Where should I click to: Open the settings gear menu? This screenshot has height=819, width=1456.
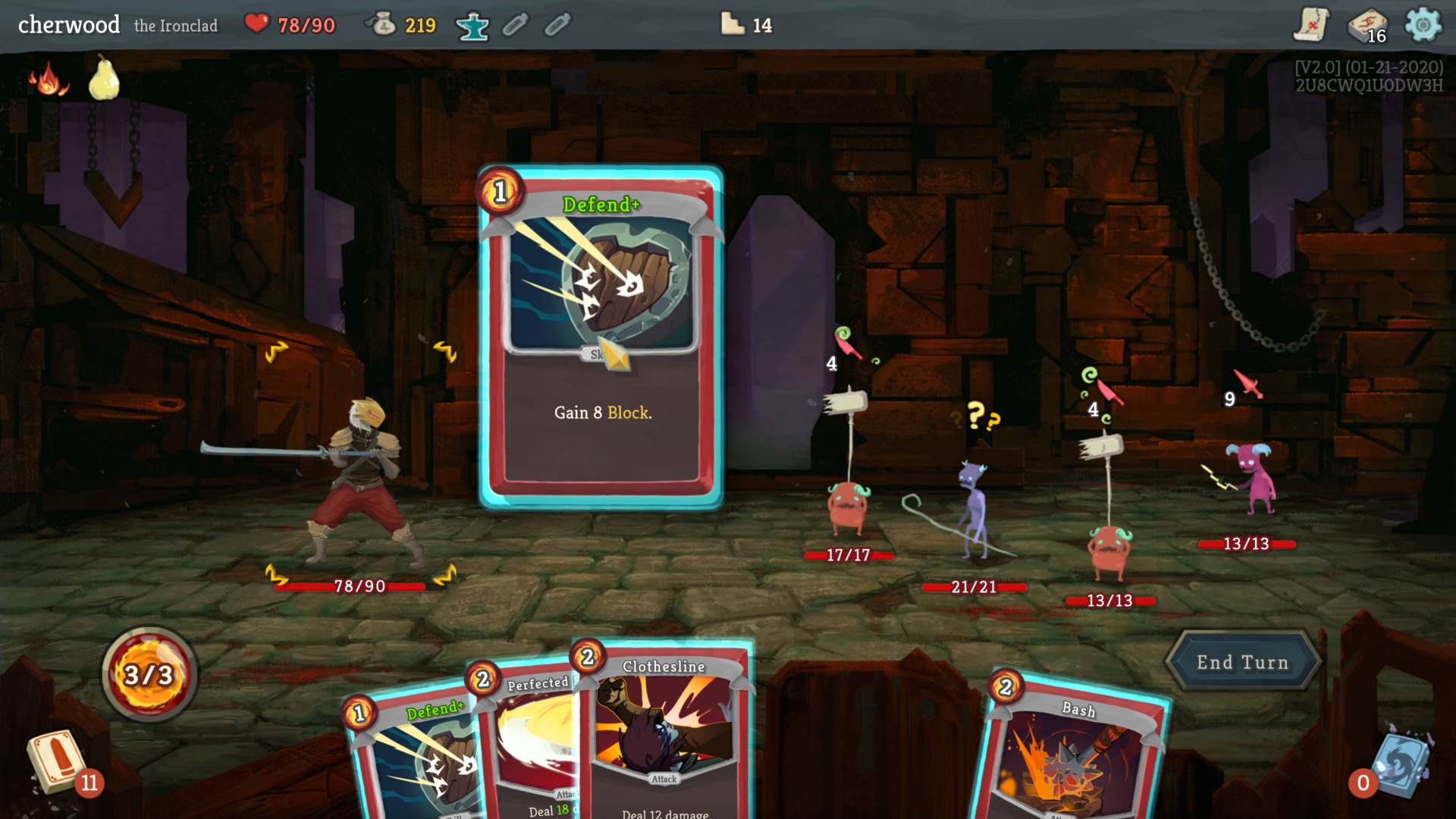coord(1423,25)
